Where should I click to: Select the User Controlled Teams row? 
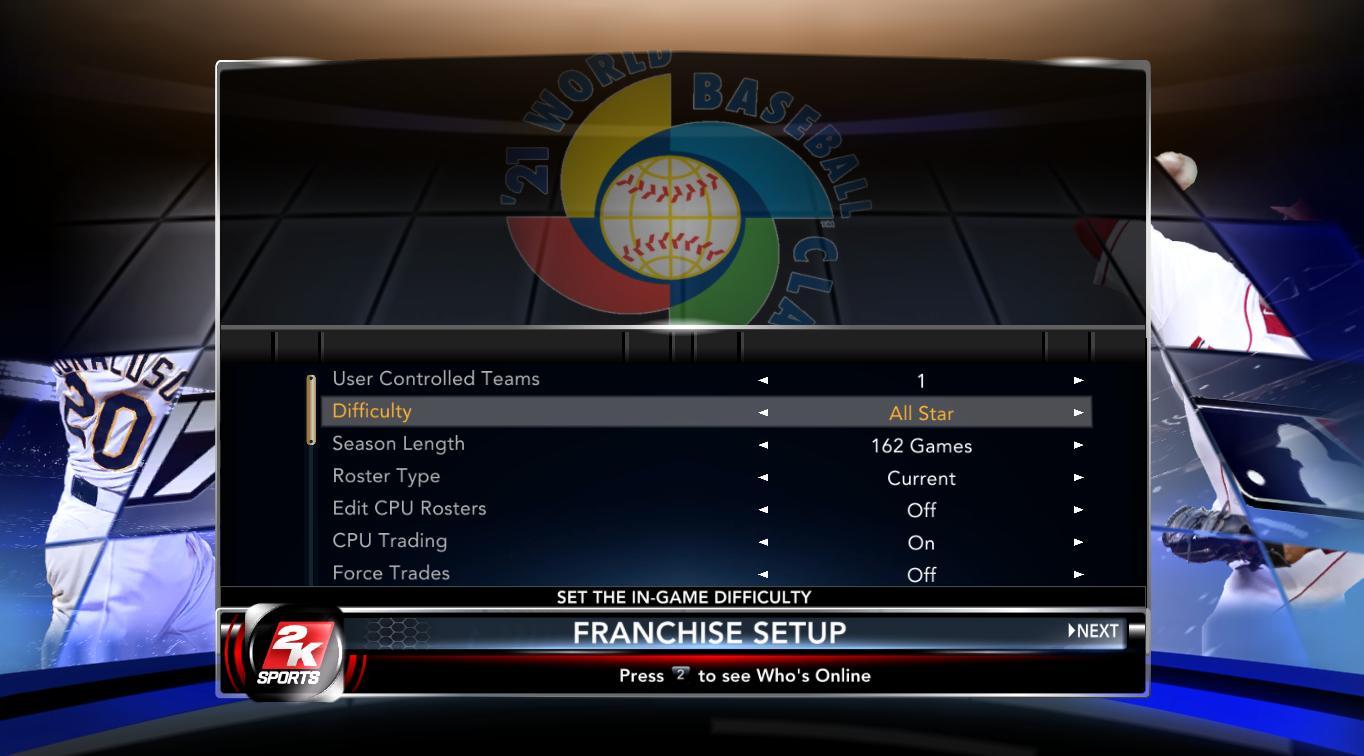click(436, 379)
